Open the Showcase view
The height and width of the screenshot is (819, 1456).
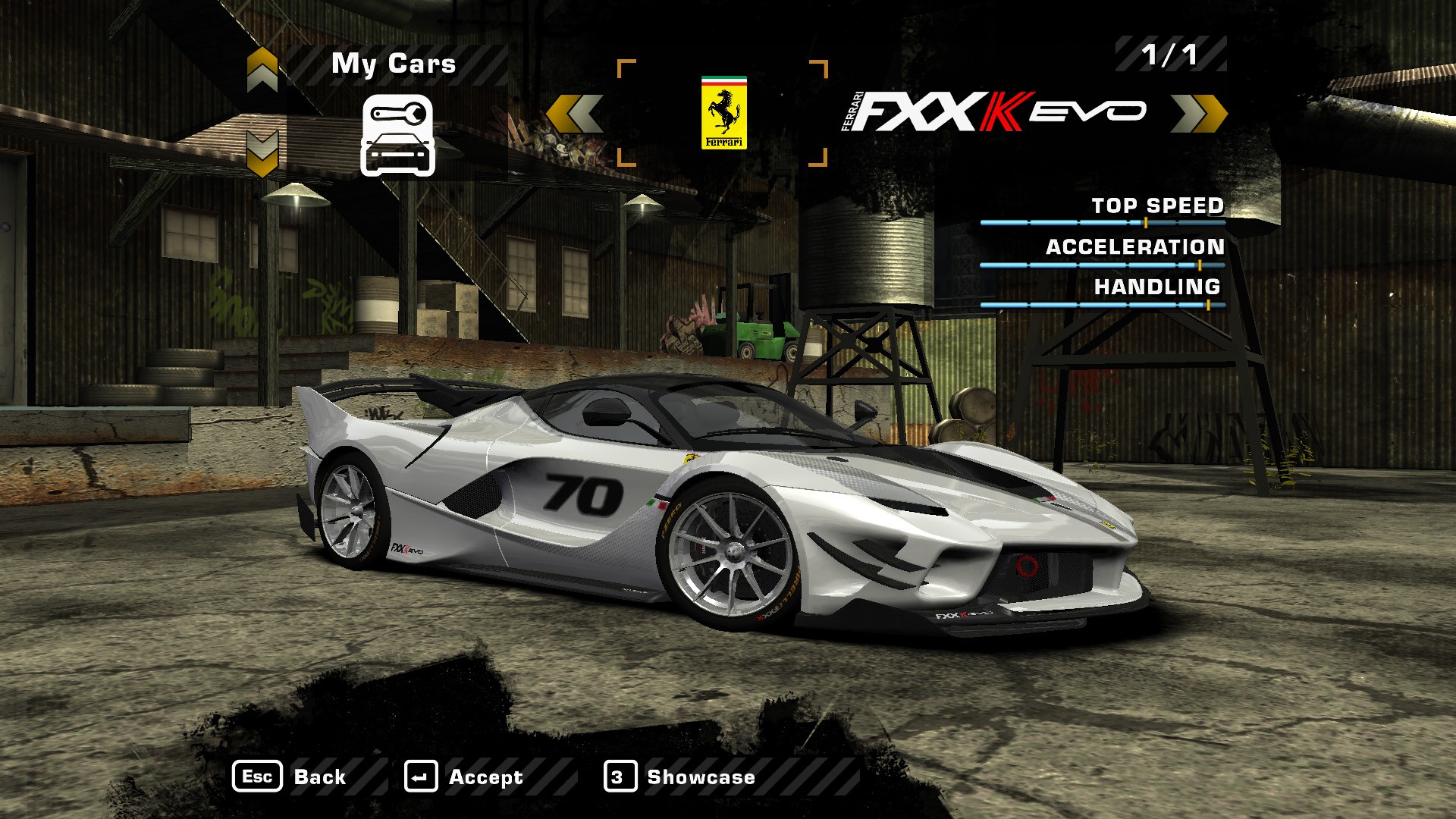click(679, 777)
